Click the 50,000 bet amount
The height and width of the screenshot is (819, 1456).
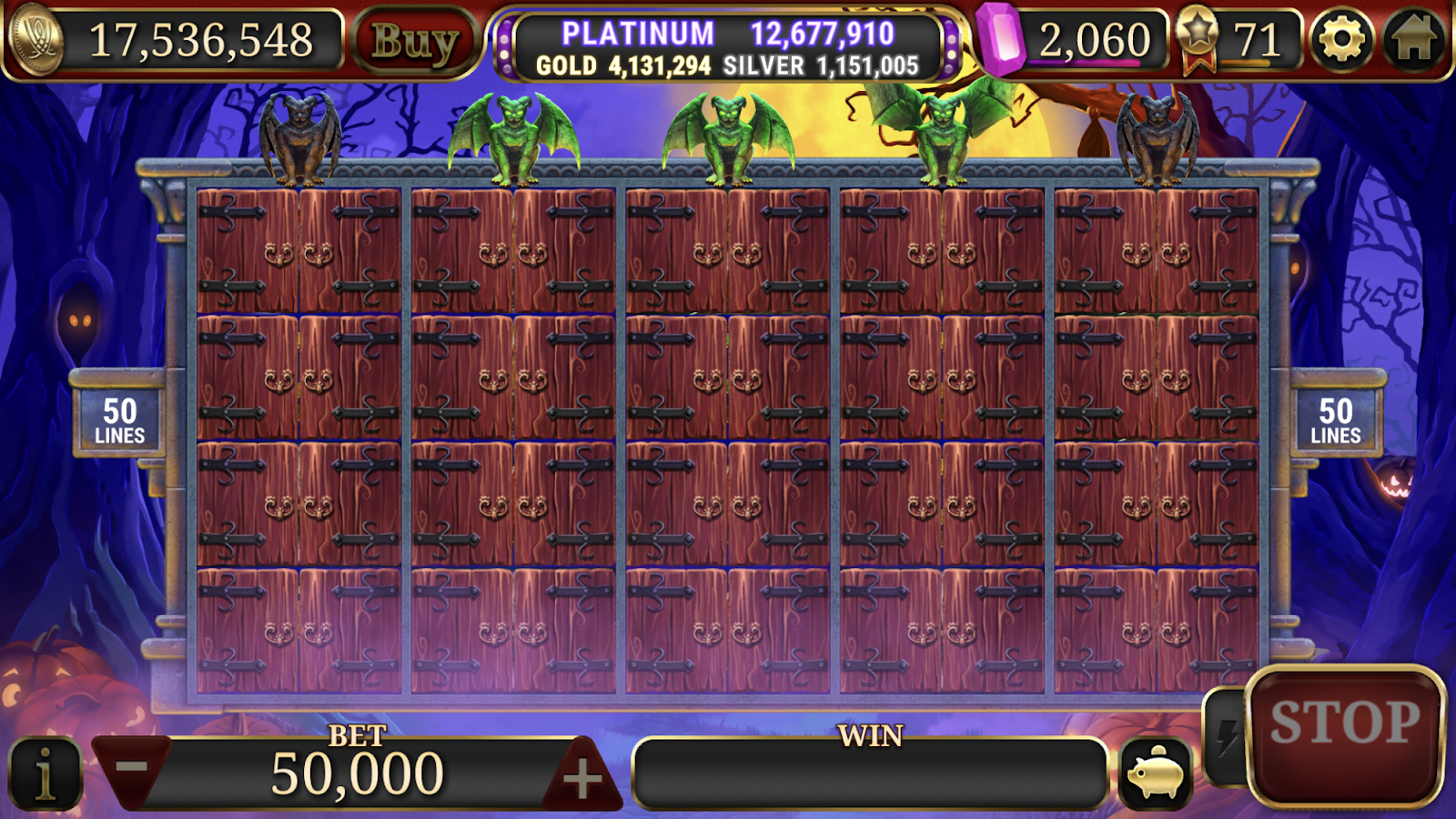tap(355, 774)
